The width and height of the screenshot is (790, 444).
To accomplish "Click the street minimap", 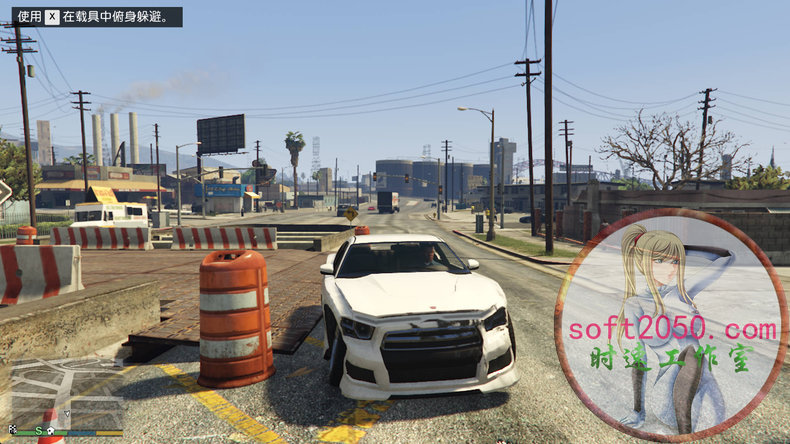I will pyautogui.click(x=66, y=393).
